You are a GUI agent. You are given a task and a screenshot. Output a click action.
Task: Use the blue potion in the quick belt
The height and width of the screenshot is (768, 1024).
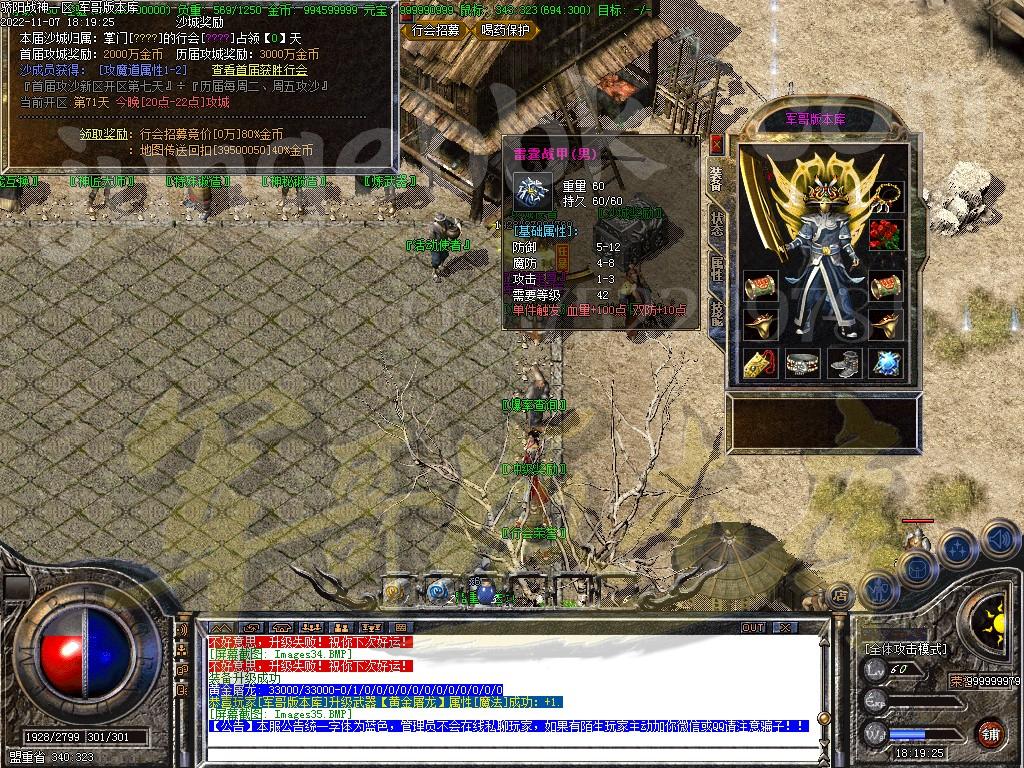[485, 593]
